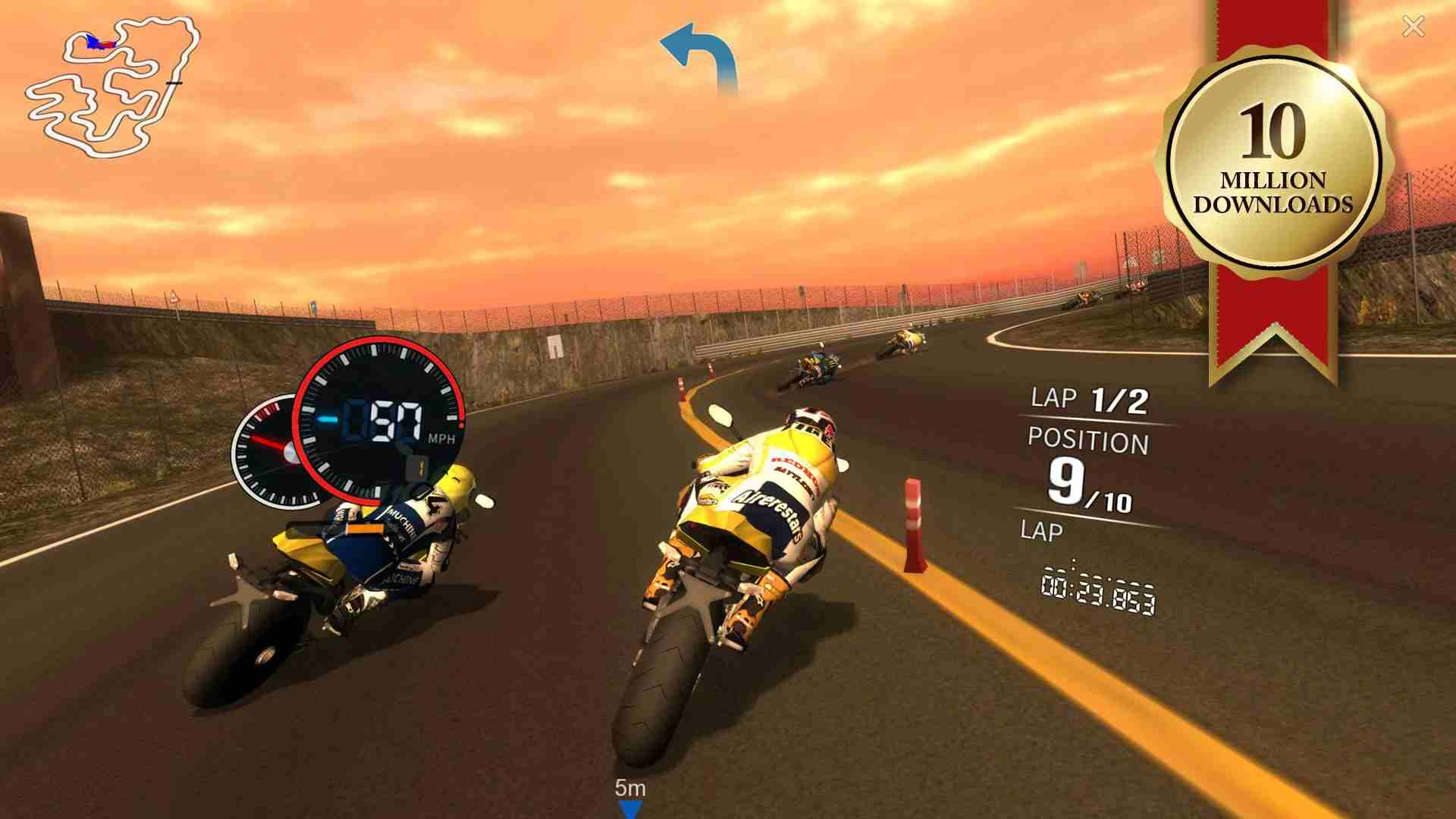The height and width of the screenshot is (819, 1456).
Task: Tap the gear lock icon beside the speedometer
Action: (x=417, y=466)
